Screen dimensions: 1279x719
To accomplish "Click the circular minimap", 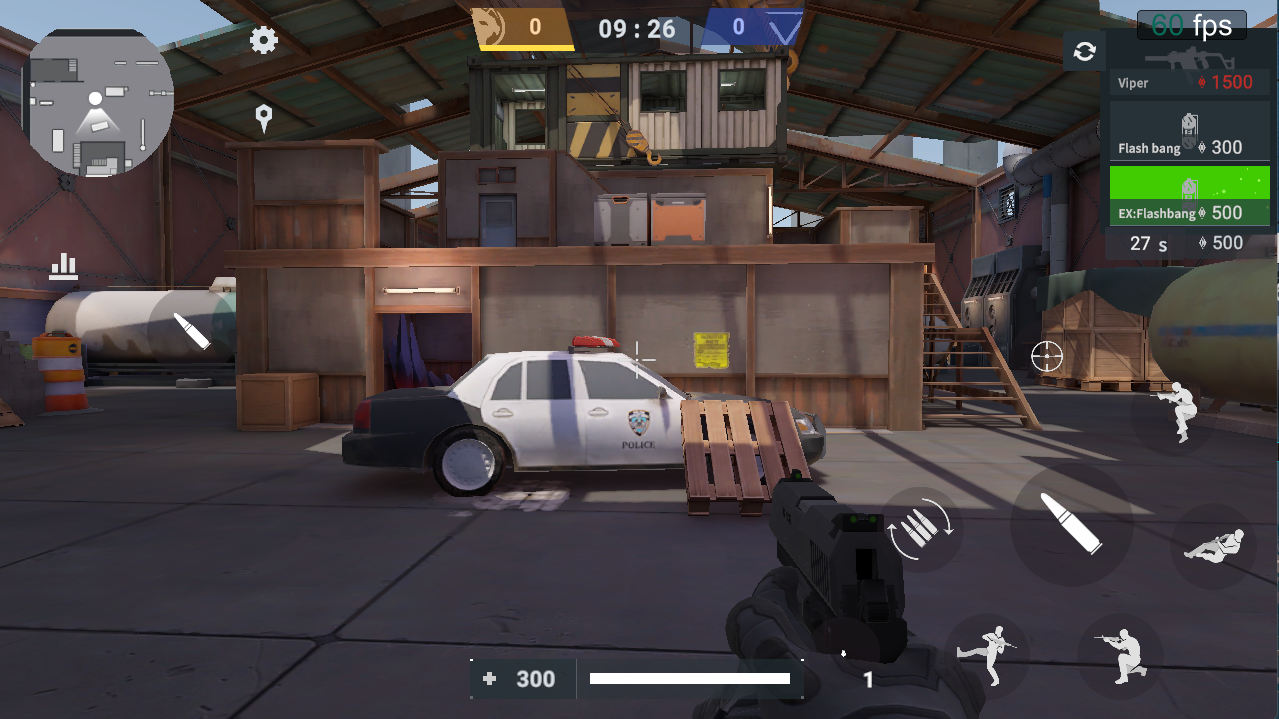I will pos(99,101).
